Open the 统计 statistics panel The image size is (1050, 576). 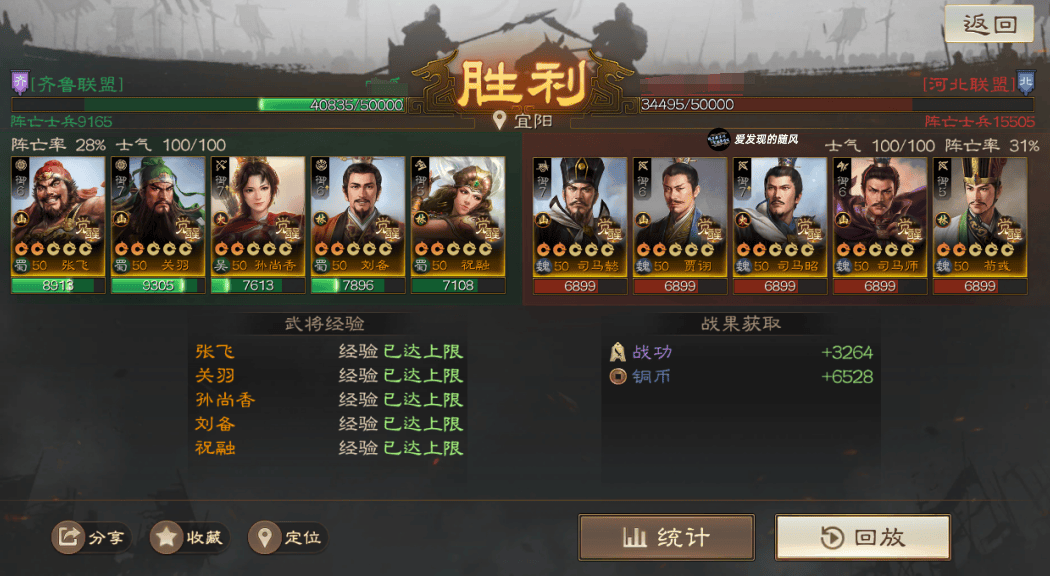[x=666, y=537]
